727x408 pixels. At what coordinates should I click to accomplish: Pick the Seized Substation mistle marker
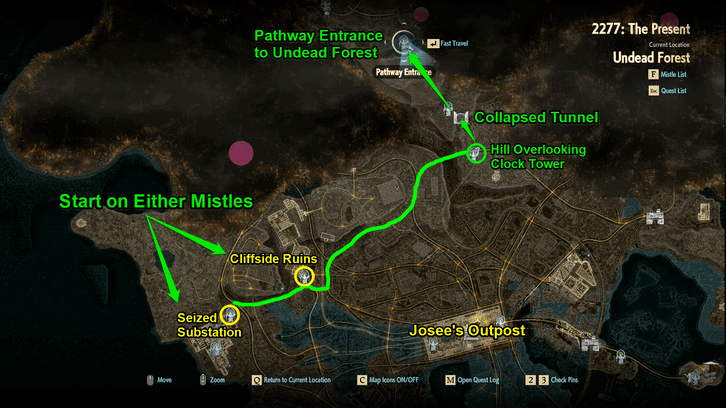230,314
